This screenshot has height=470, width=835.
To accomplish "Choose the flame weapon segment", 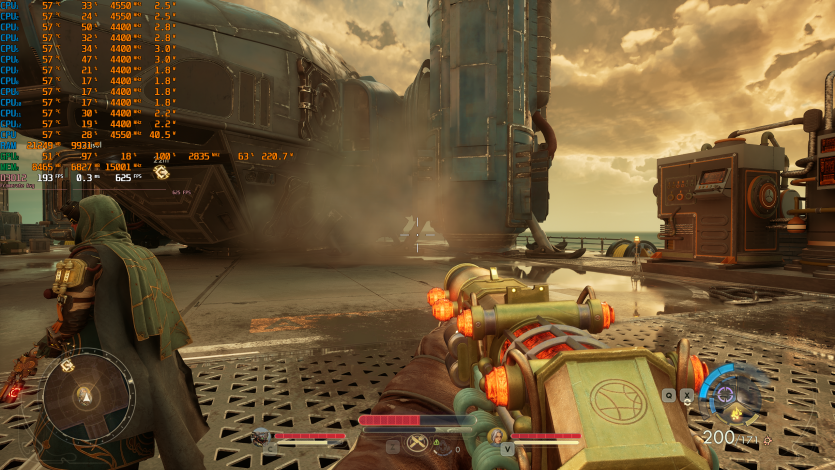I will (x=736, y=411).
